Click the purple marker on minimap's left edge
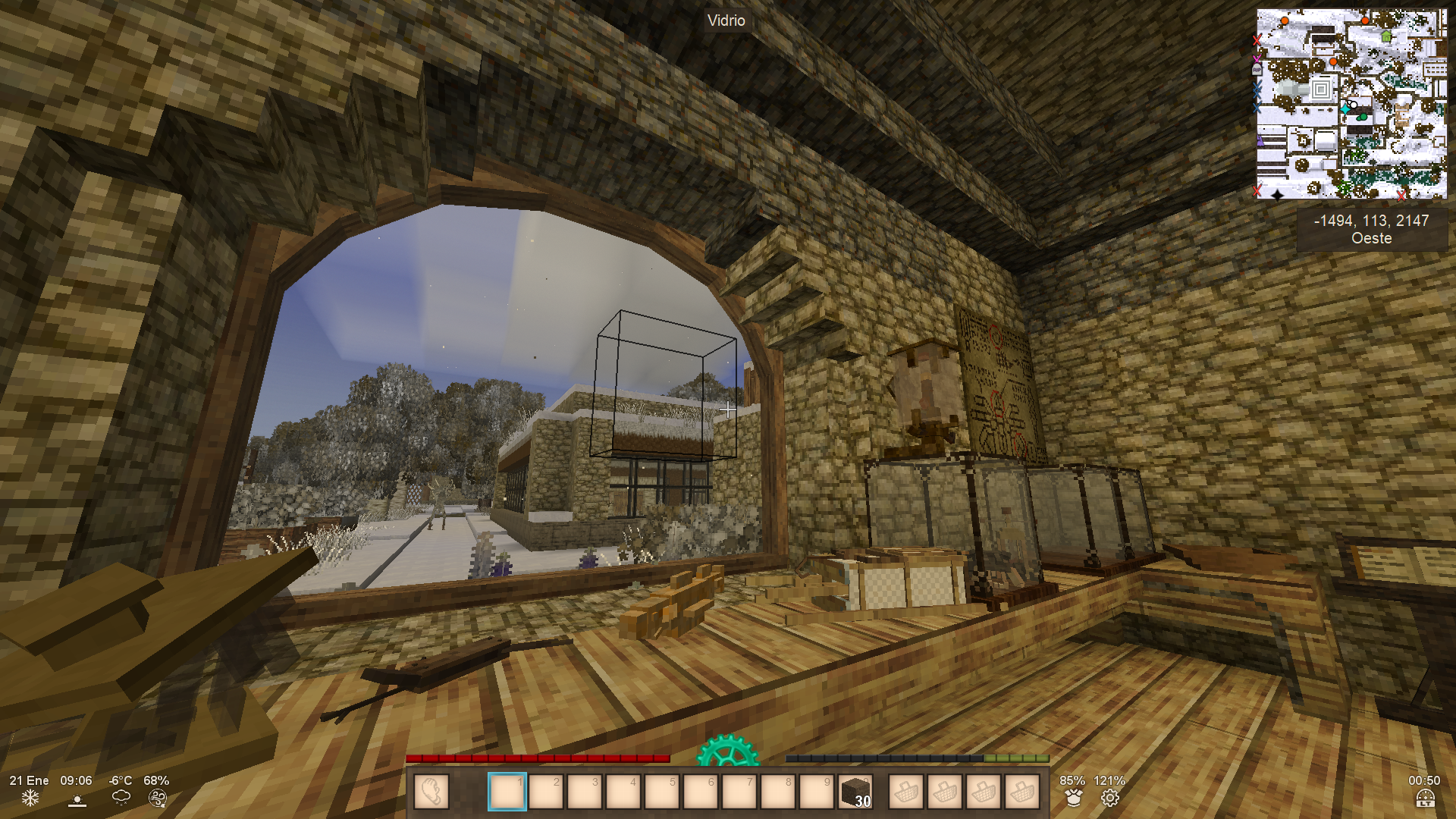The width and height of the screenshot is (1456, 819). click(1260, 140)
